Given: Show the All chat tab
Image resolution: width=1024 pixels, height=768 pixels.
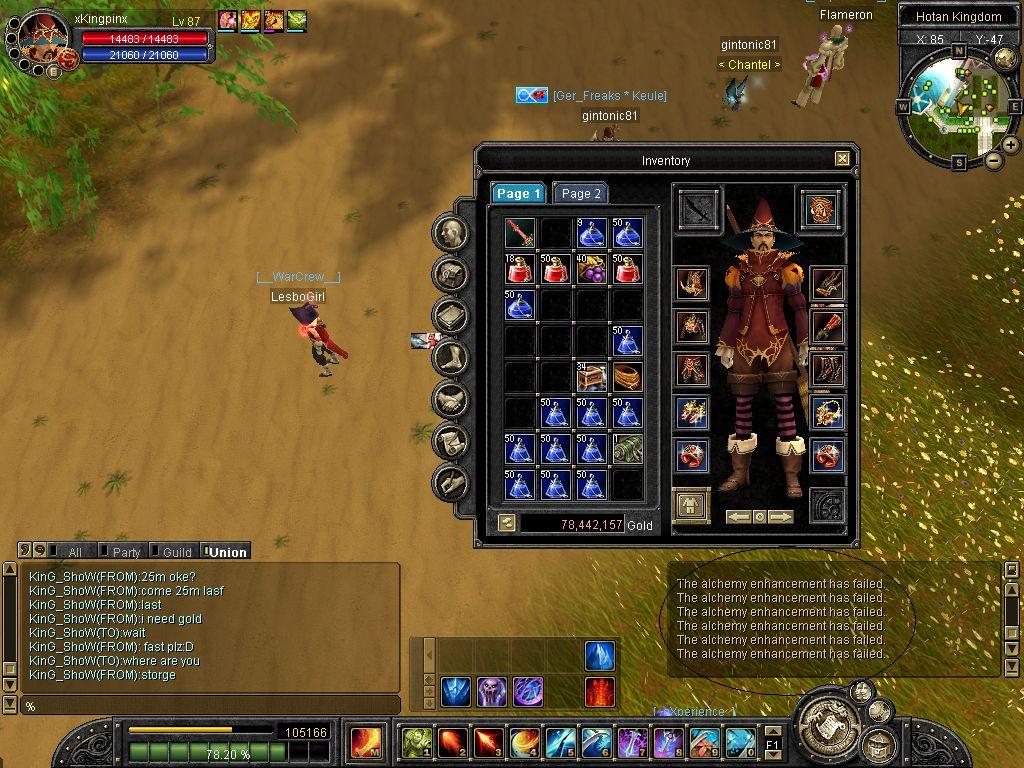Looking at the screenshot, I should click(74, 552).
